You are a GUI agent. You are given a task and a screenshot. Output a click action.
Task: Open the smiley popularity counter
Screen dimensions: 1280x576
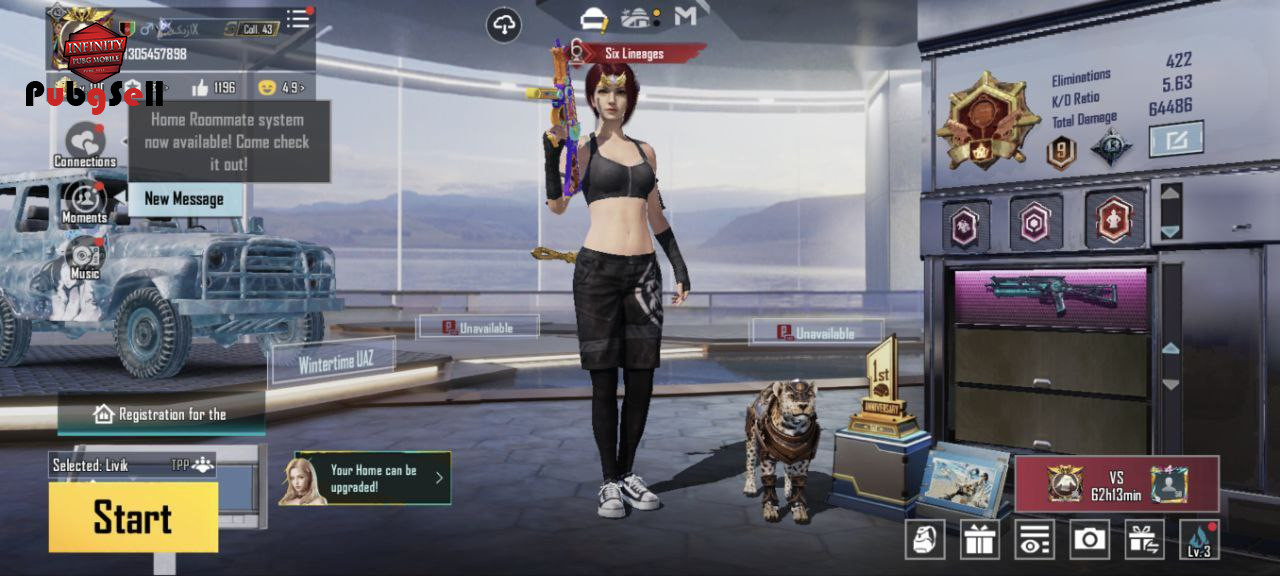280,88
